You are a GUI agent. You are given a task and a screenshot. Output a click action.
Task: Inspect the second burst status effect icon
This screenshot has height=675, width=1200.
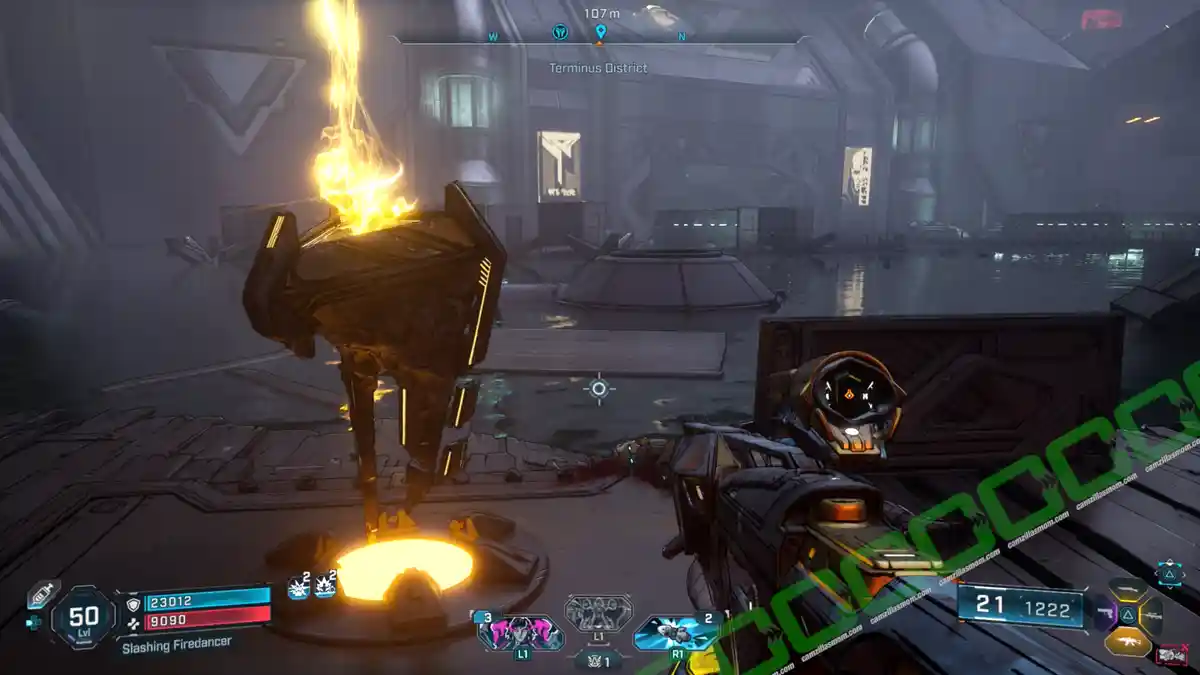click(325, 588)
